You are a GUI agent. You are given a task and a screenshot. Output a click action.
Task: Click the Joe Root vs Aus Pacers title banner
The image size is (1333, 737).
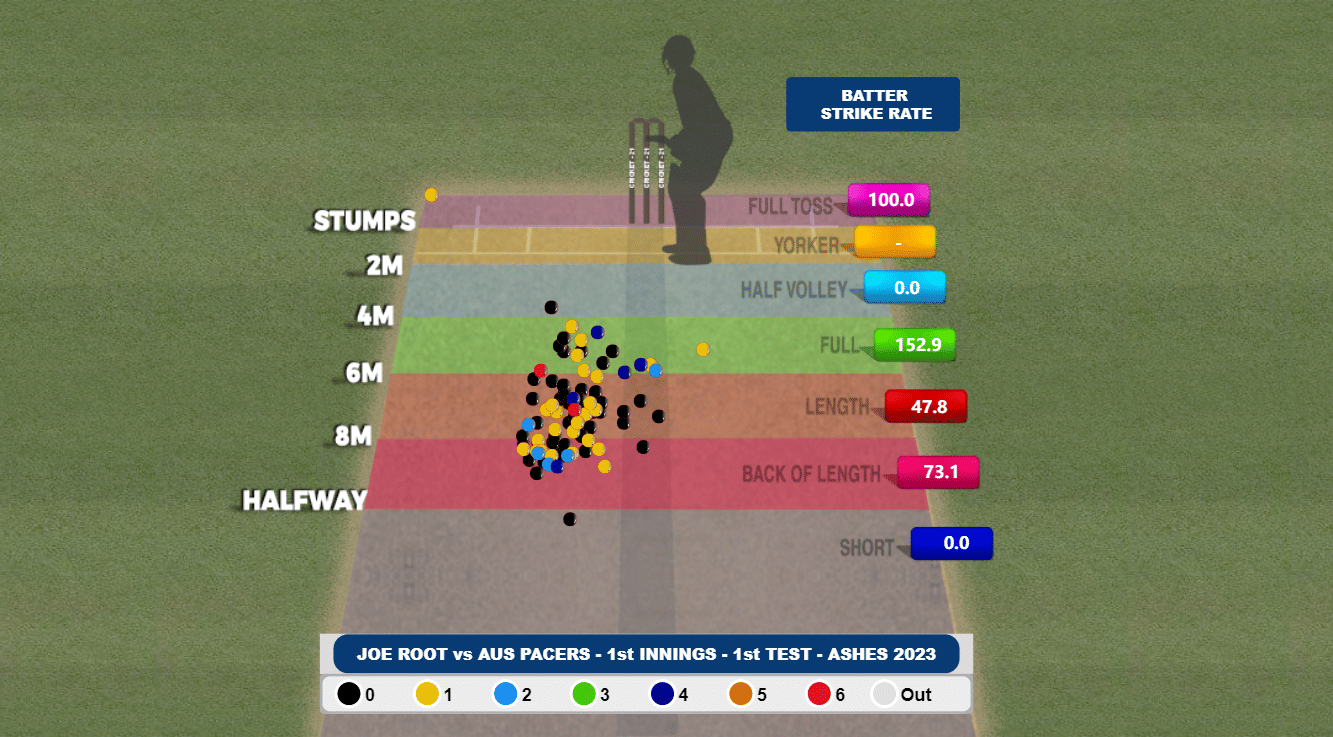pos(646,654)
